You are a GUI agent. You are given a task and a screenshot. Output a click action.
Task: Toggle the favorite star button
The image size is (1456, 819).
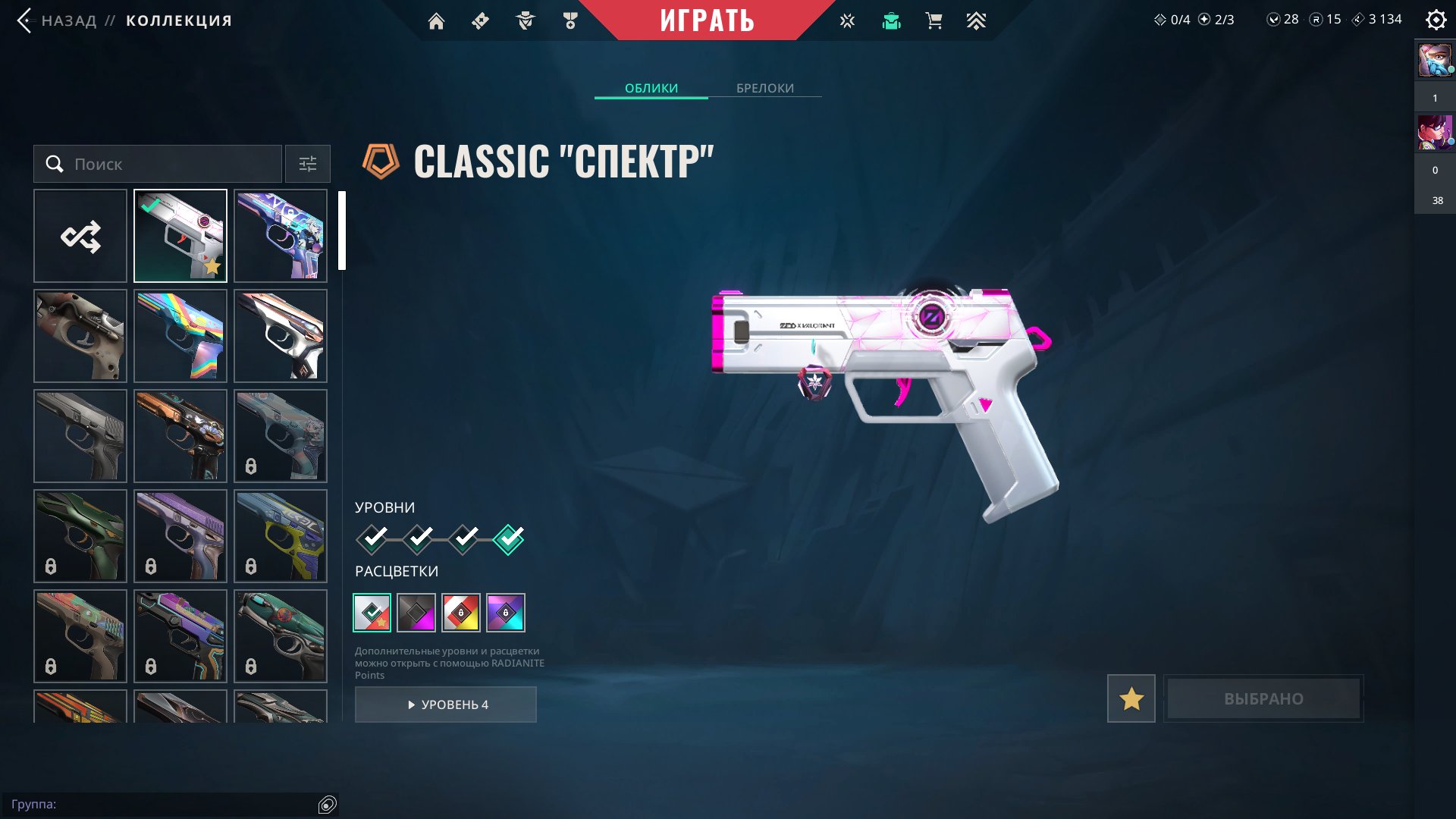tap(1131, 698)
